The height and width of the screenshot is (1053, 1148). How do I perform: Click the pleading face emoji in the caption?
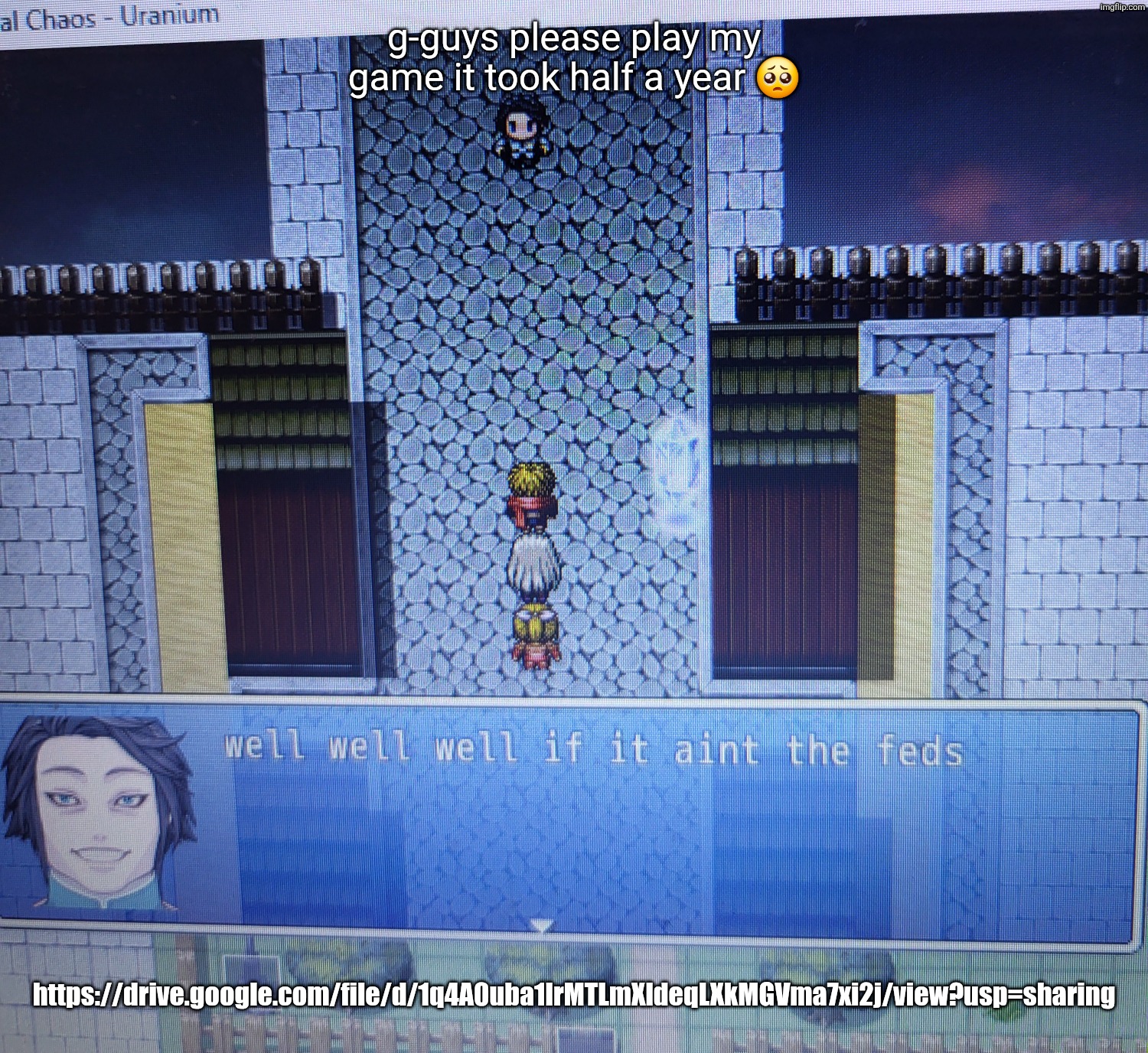tap(779, 76)
